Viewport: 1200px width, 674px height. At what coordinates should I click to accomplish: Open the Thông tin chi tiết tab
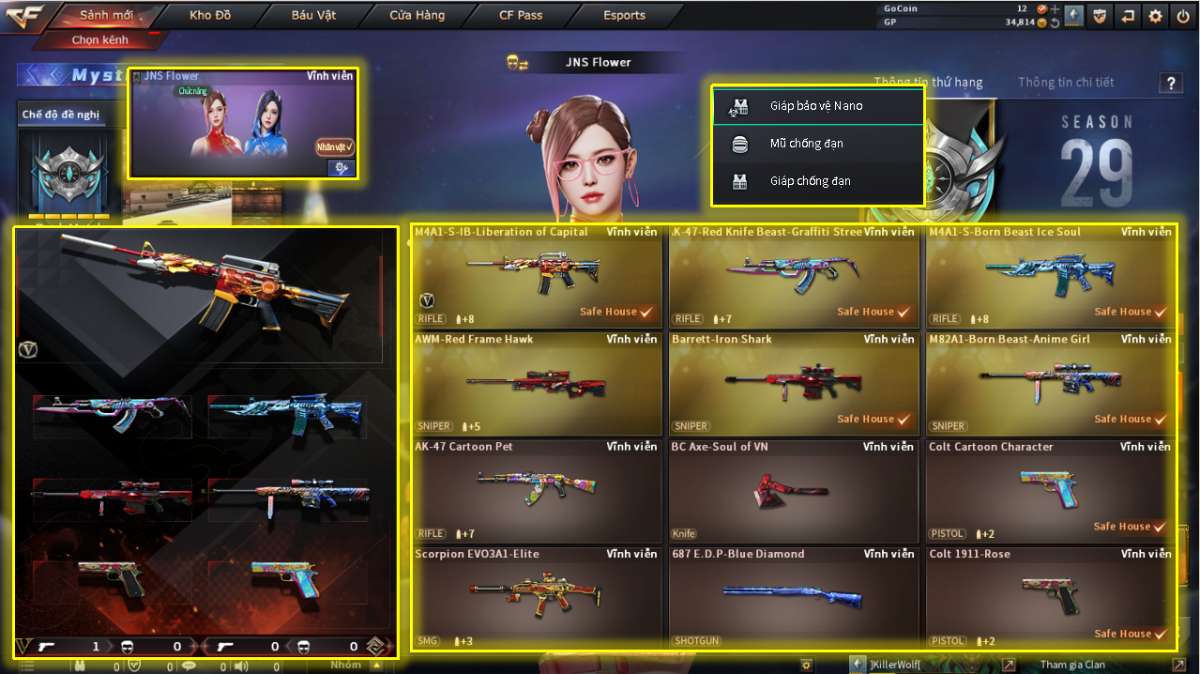(x=1065, y=82)
